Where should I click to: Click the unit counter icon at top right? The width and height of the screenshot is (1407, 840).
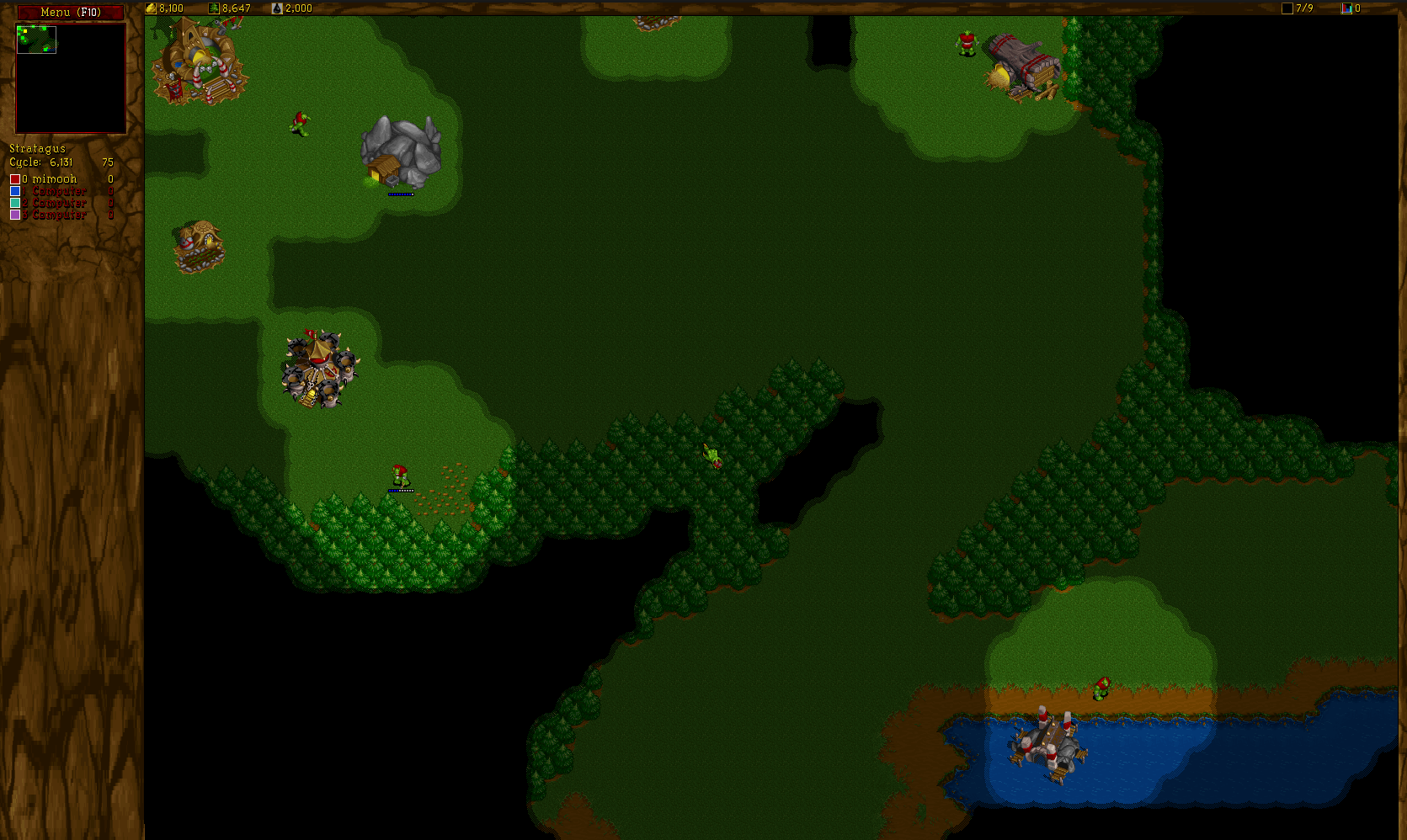(x=1346, y=8)
